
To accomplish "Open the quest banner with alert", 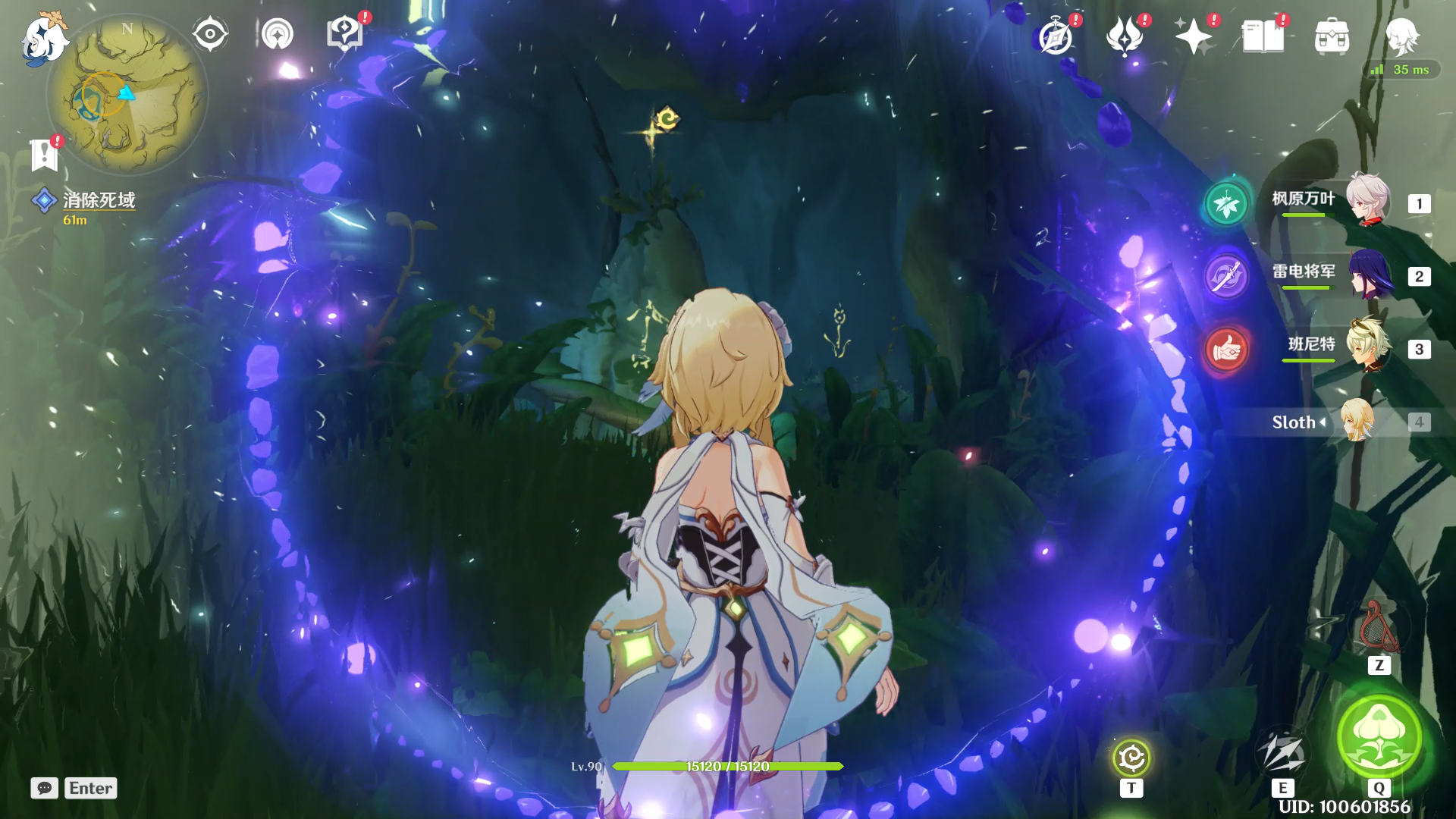I will click(45, 155).
